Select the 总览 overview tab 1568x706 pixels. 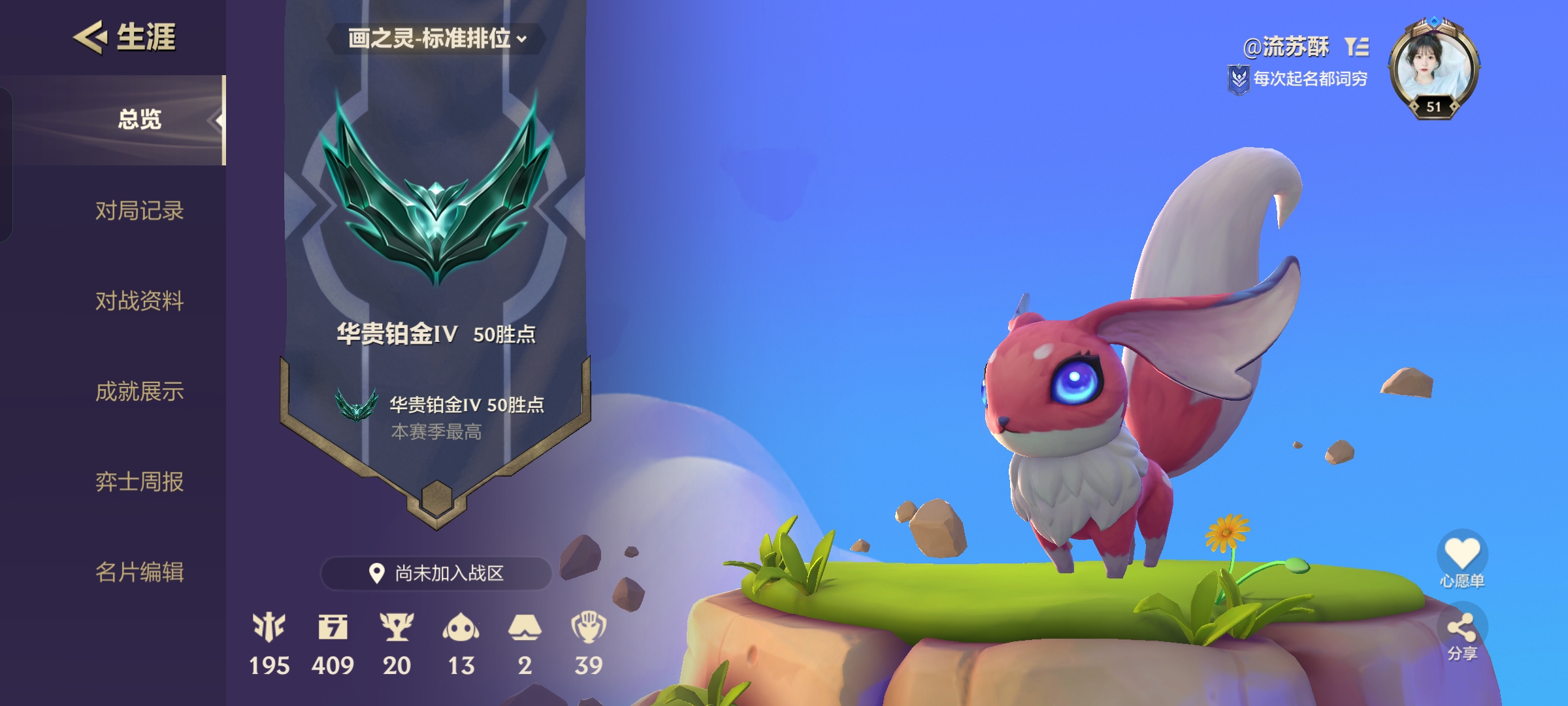coord(139,120)
